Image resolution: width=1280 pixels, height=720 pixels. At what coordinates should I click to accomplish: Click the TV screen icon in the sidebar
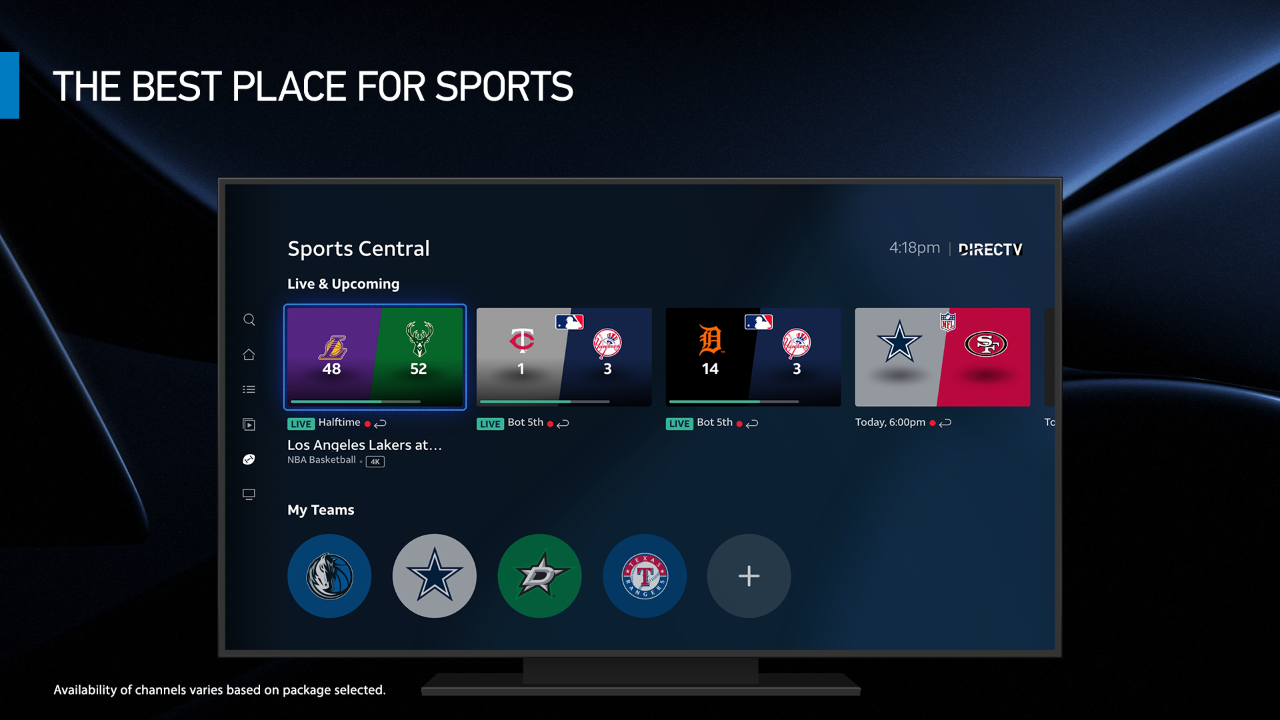249,493
